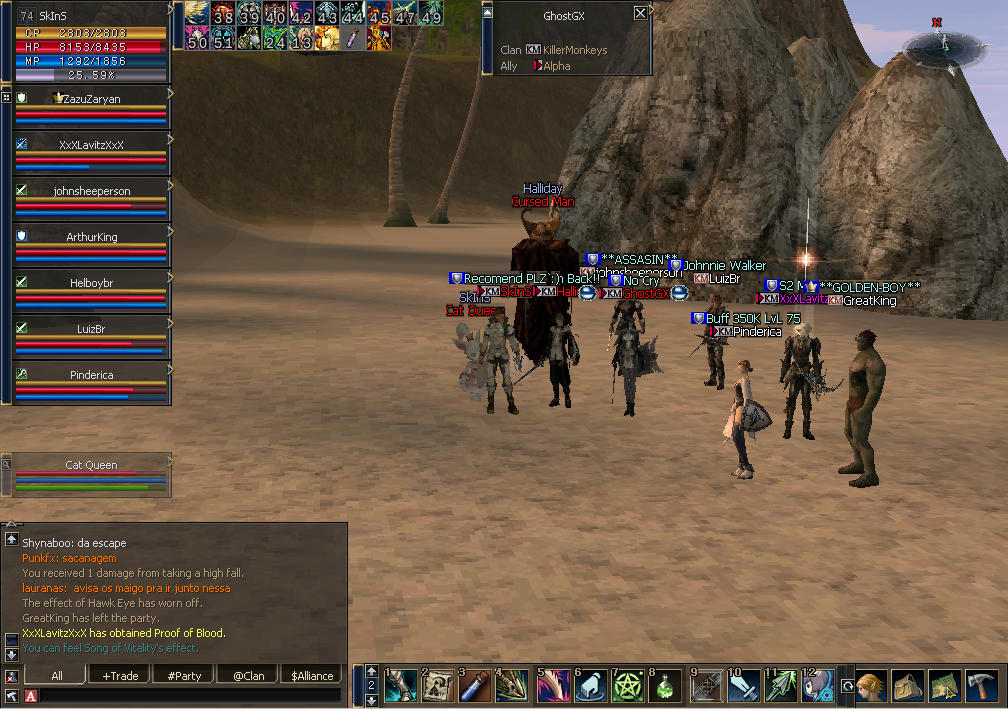
Task: Pick Helboybr from the party list
Action: click(x=91, y=283)
